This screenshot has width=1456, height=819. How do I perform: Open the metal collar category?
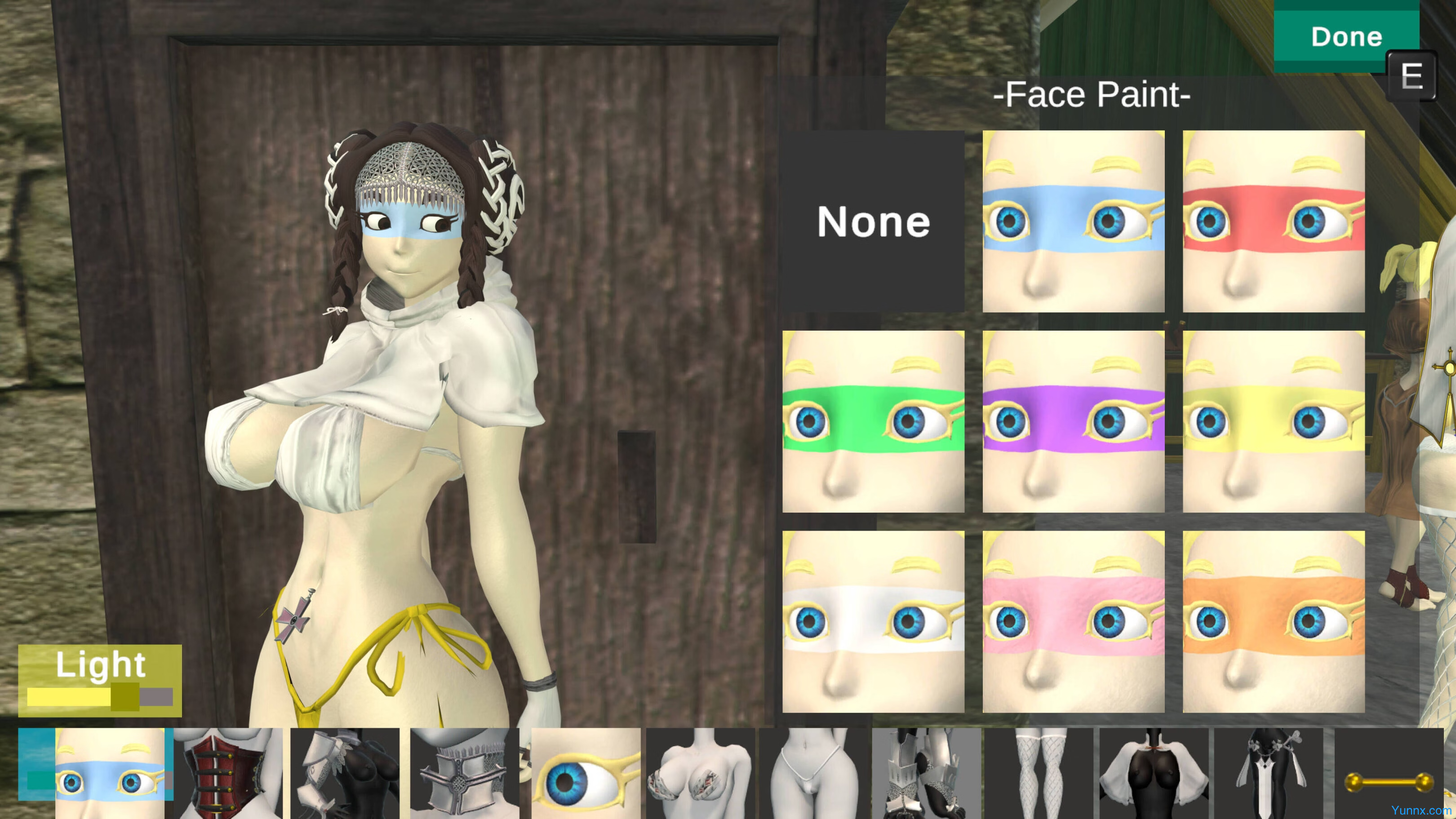[464, 772]
